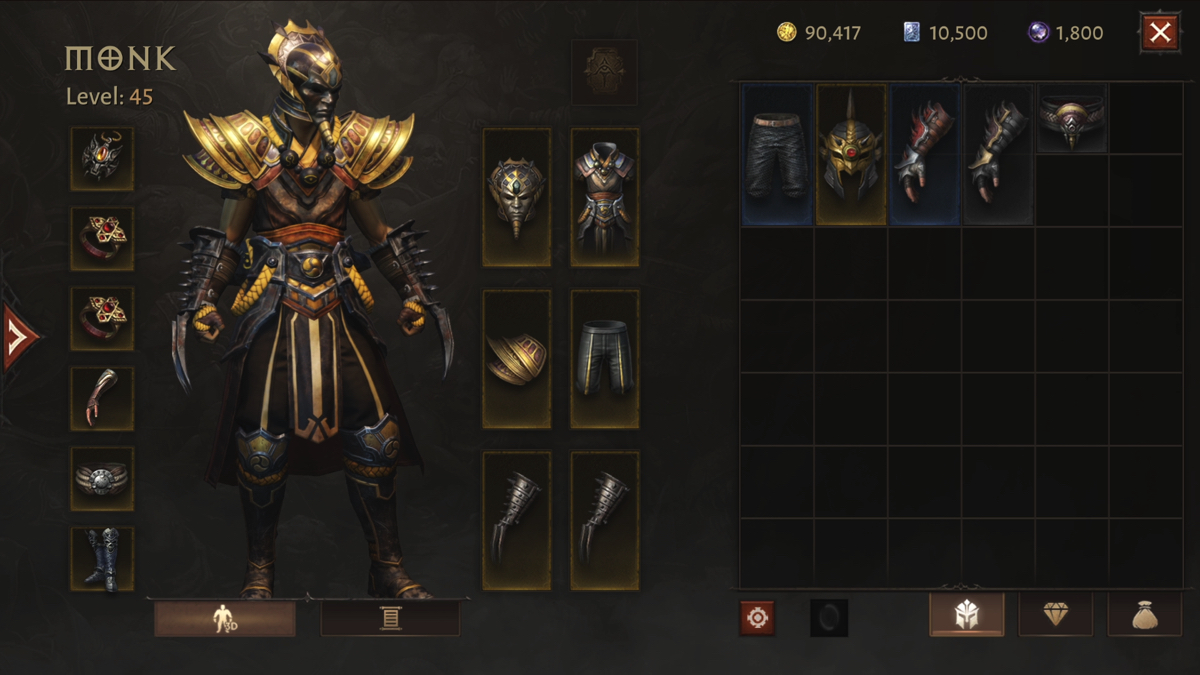Image resolution: width=1200 pixels, height=675 pixels.
Task: Switch to the scroll attributes view
Action: pos(390,619)
